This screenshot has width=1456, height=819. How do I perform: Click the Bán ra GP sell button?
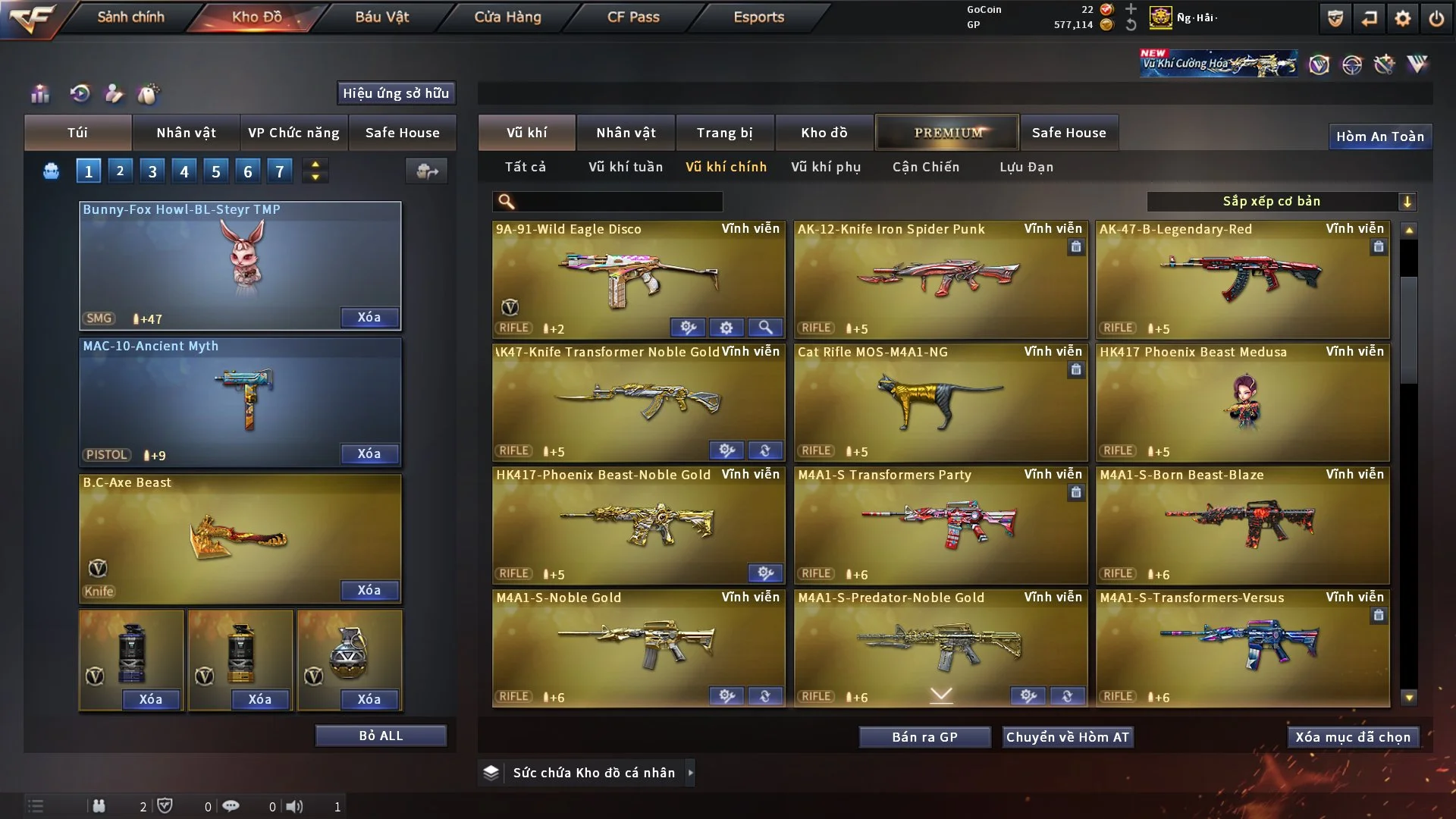pyautogui.click(x=924, y=737)
